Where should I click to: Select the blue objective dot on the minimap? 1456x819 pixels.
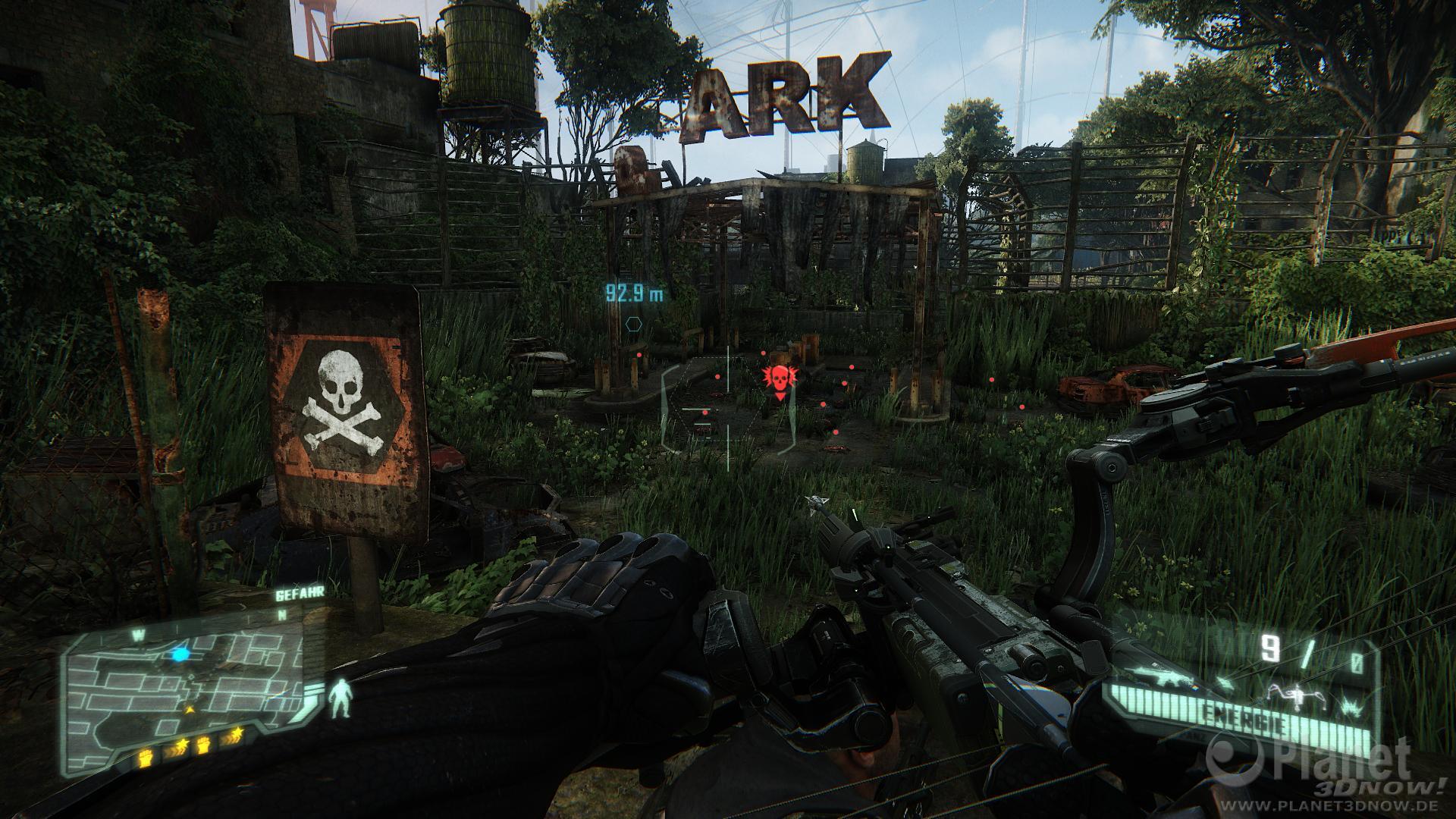[180, 654]
